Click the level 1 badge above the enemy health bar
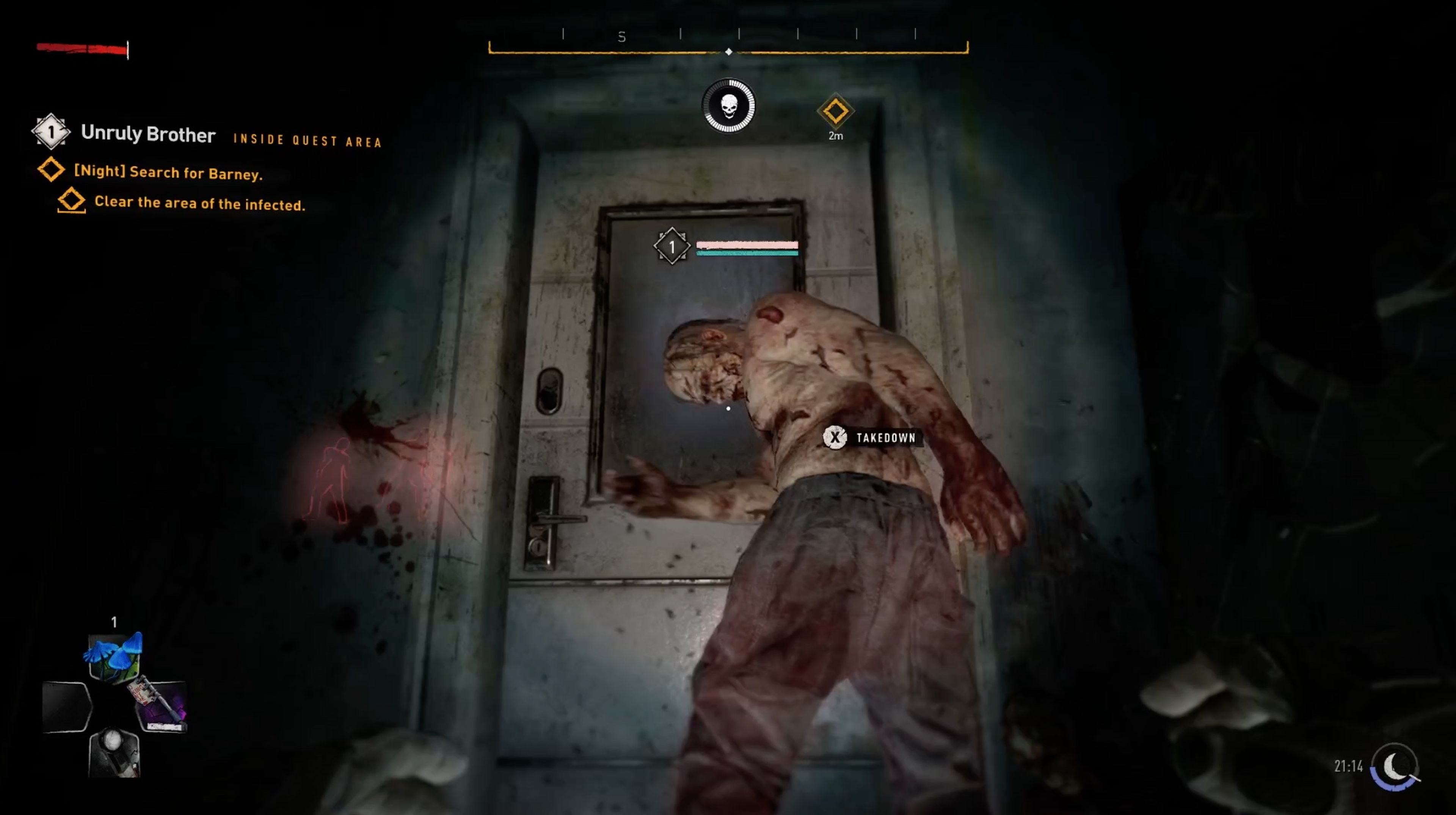The height and width of the screenshot is (815, 1456). pyautogui.click(x=672, y=246)
